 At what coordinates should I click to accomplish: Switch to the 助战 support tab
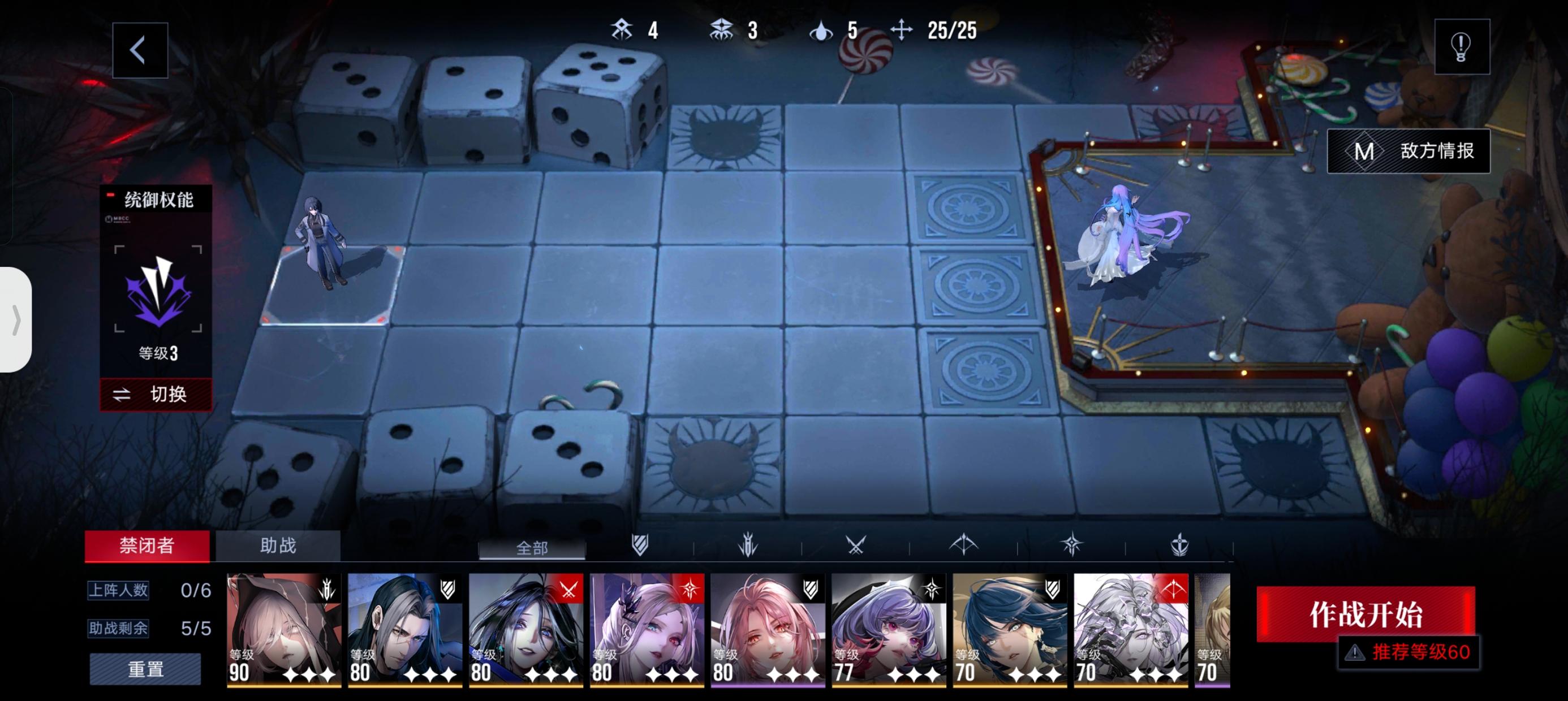(x=279, y=547)
